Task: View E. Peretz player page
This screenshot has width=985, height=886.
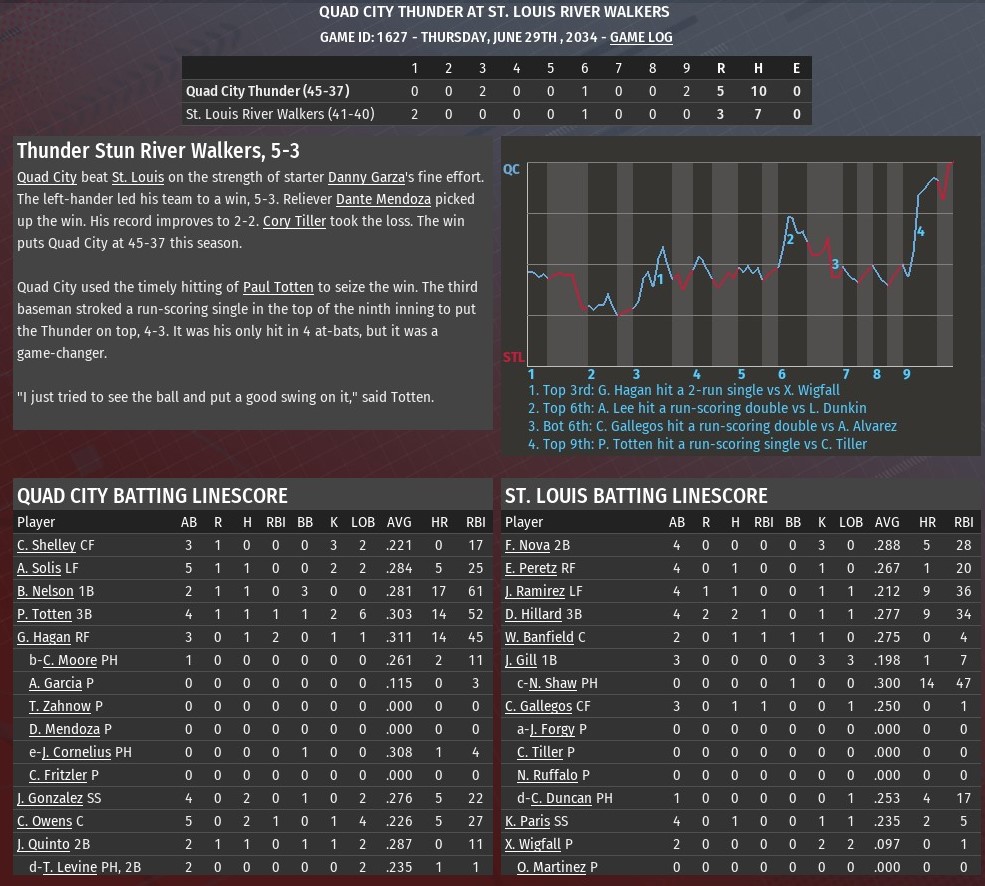Action: (531, 568)
